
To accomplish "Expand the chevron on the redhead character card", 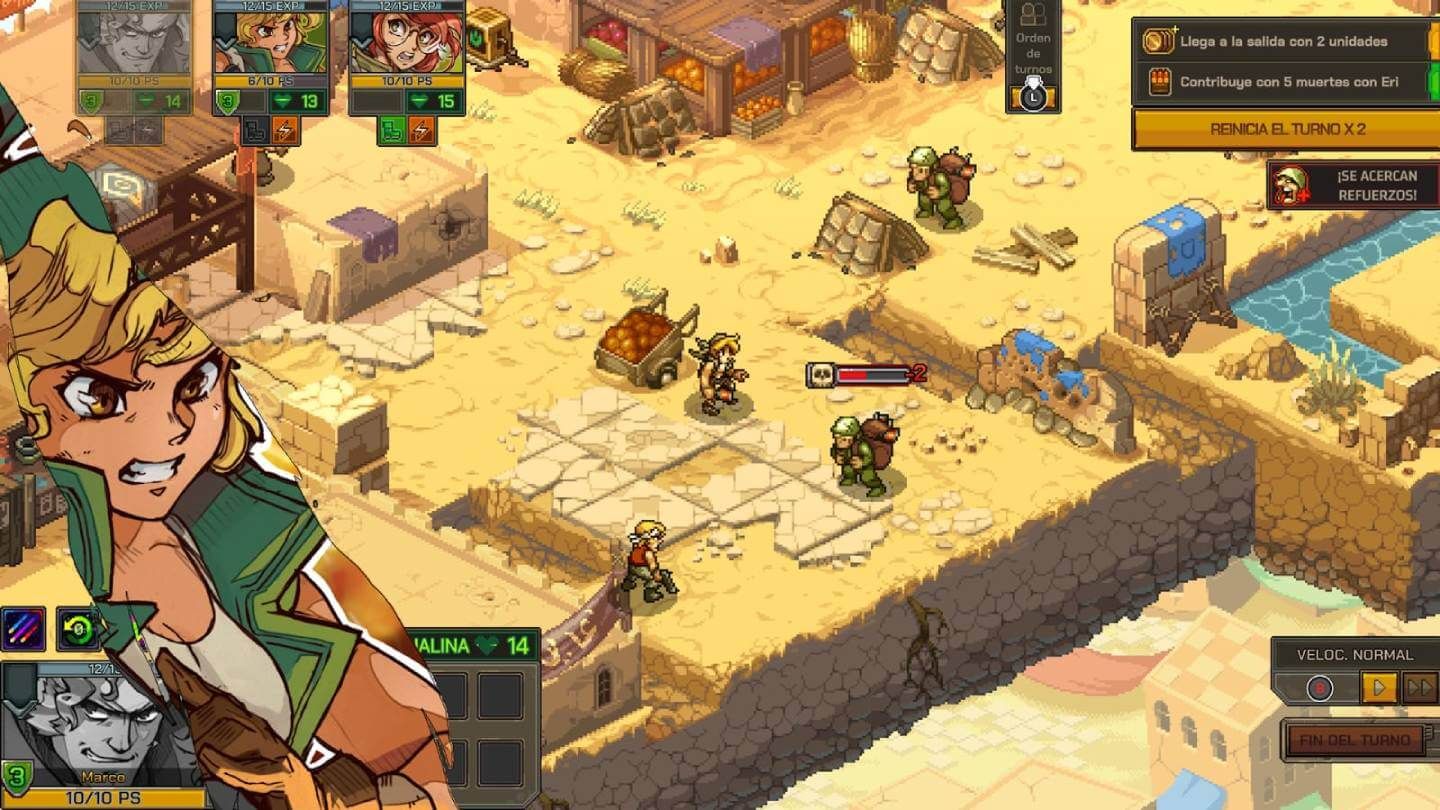I will tap(362, 43).
